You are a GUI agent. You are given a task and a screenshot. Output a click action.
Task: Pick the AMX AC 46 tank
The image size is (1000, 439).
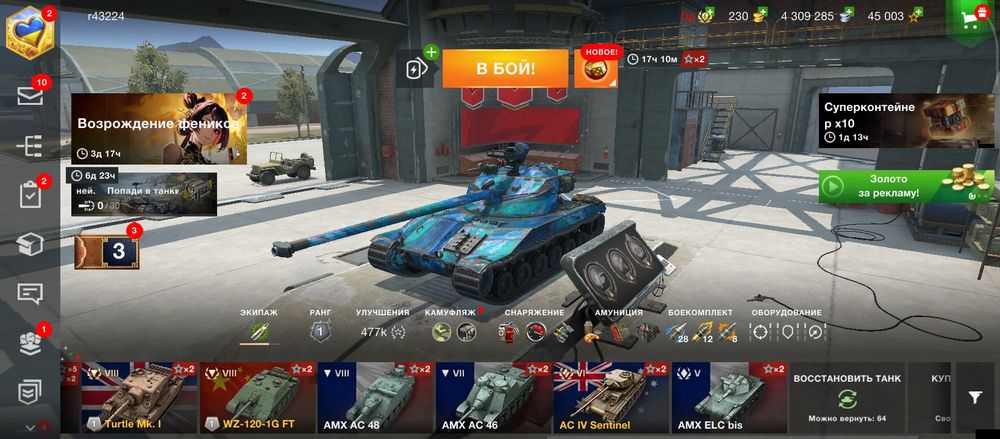(x=492, y=397)
